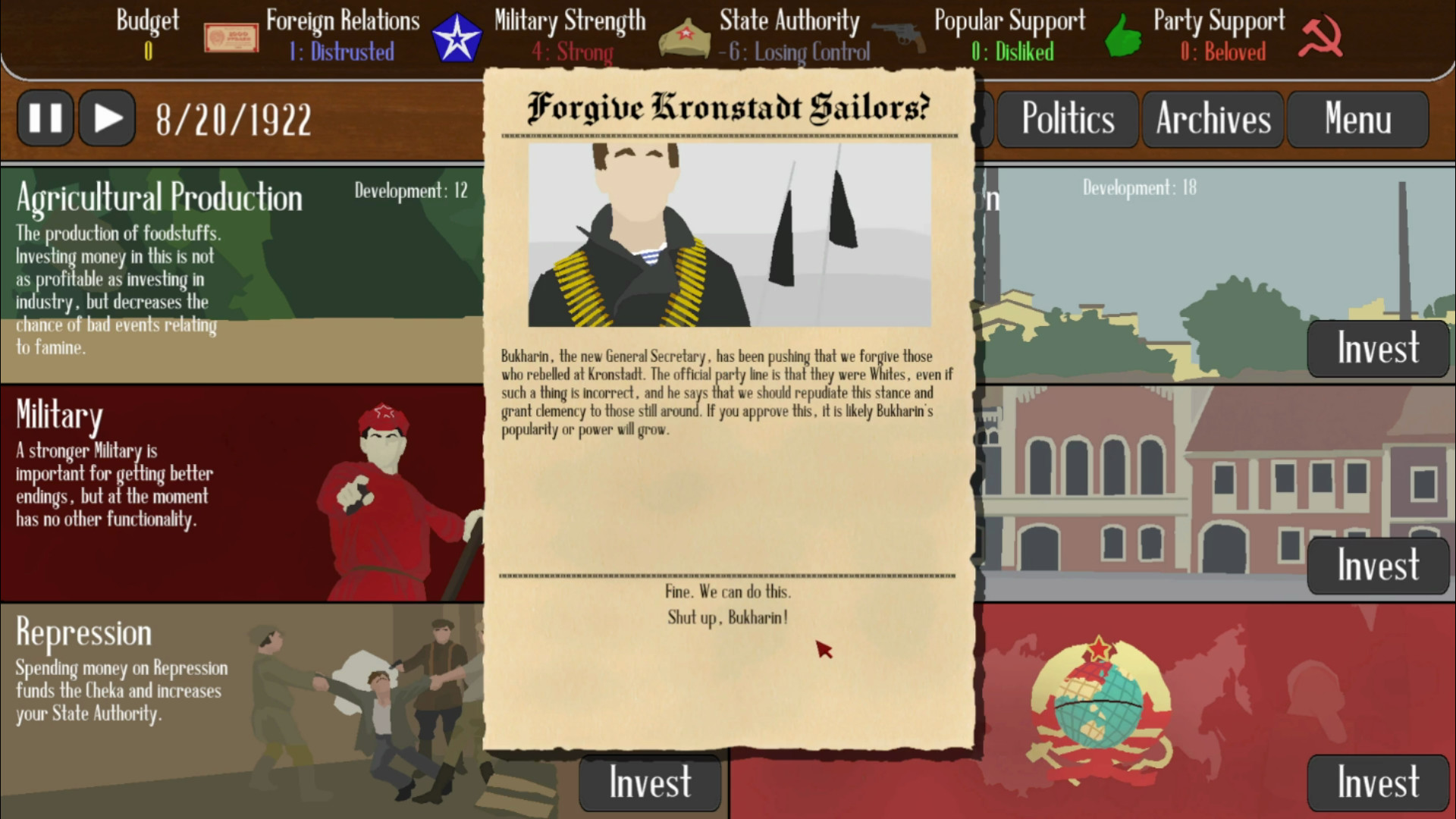Pause the game with the pause button

[x=45, y=118]
